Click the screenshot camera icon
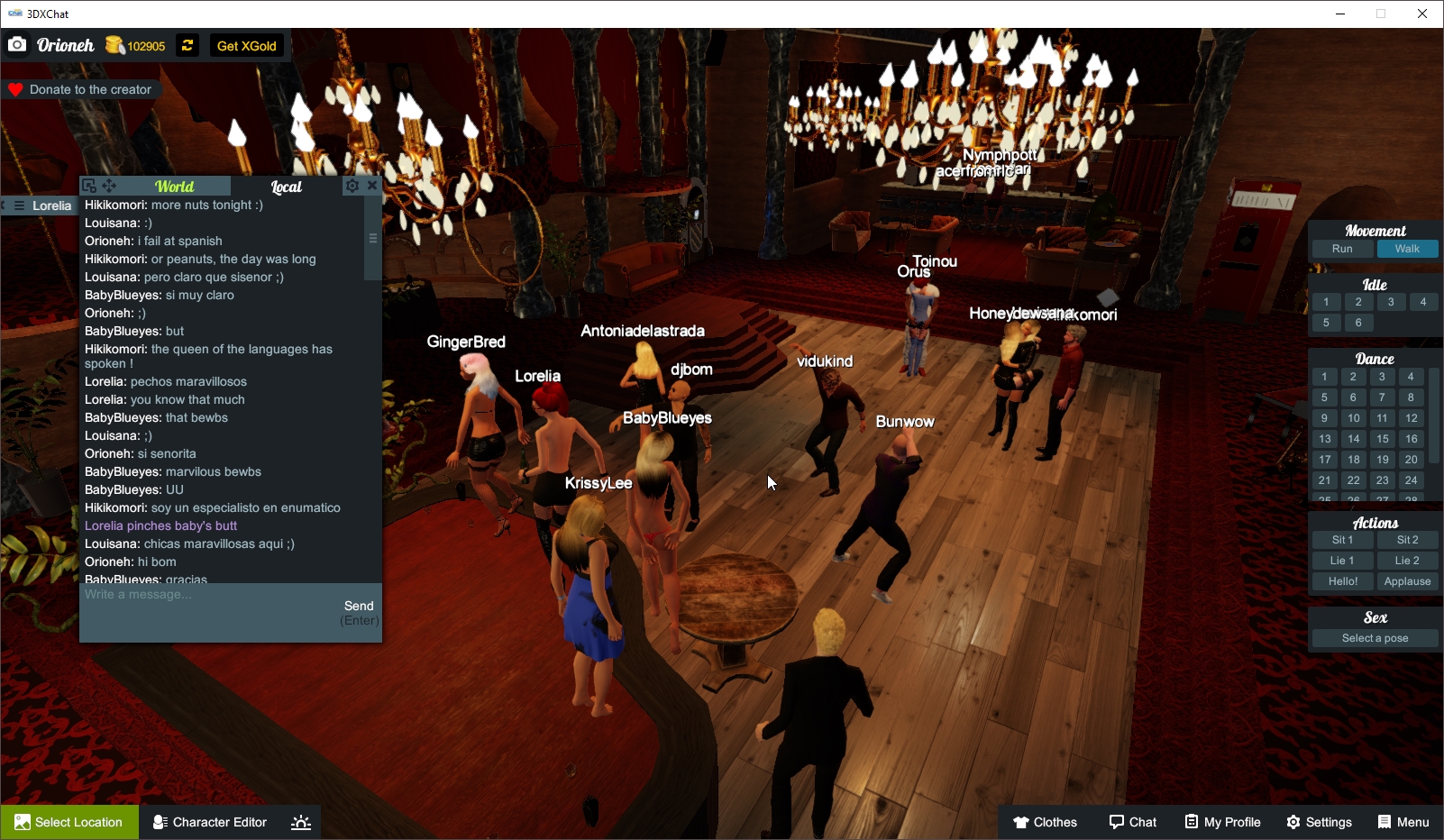This screenshot has width=1444, height=840. click(x=16, y=44)
